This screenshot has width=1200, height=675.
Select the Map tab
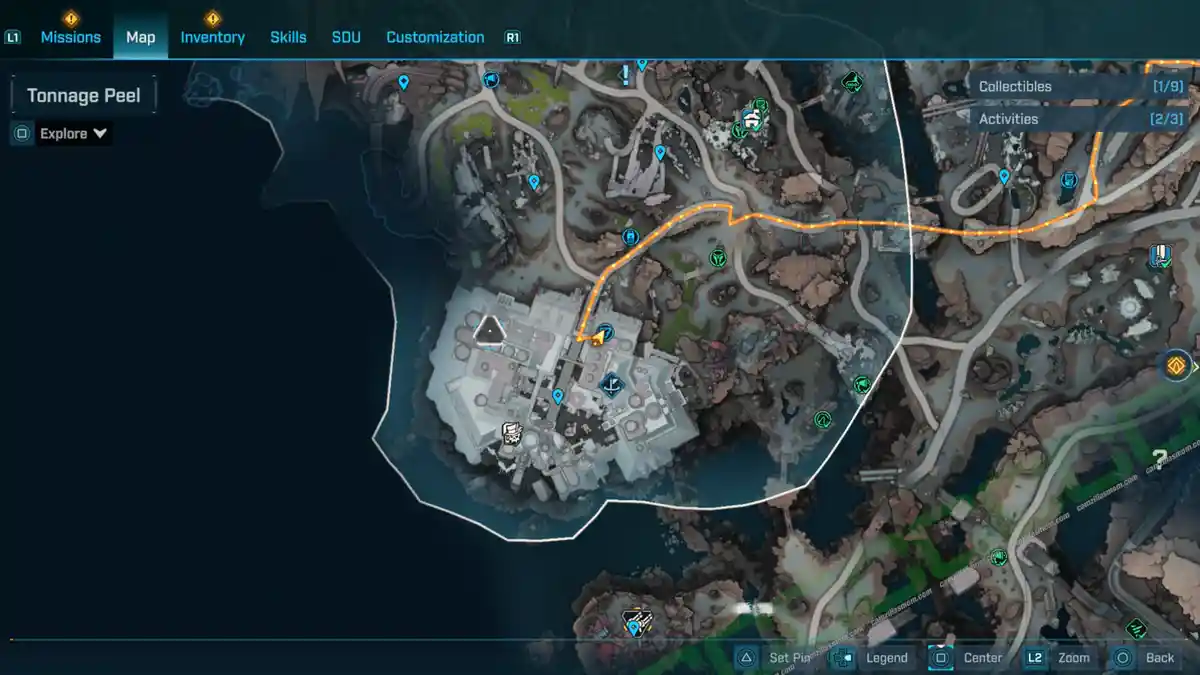140,37
